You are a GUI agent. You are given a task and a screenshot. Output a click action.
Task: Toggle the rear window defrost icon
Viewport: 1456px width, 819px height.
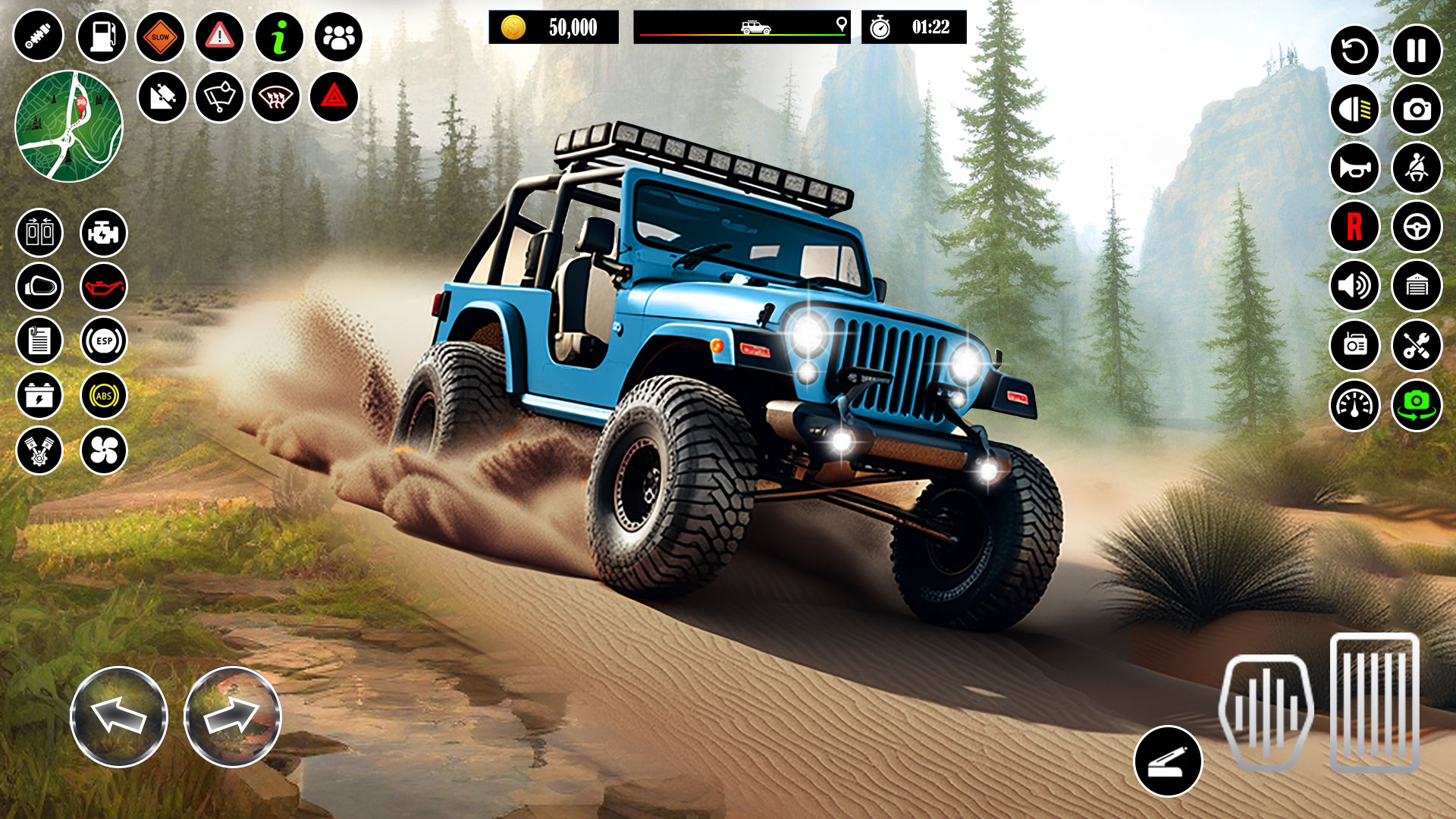click(278, 97)
